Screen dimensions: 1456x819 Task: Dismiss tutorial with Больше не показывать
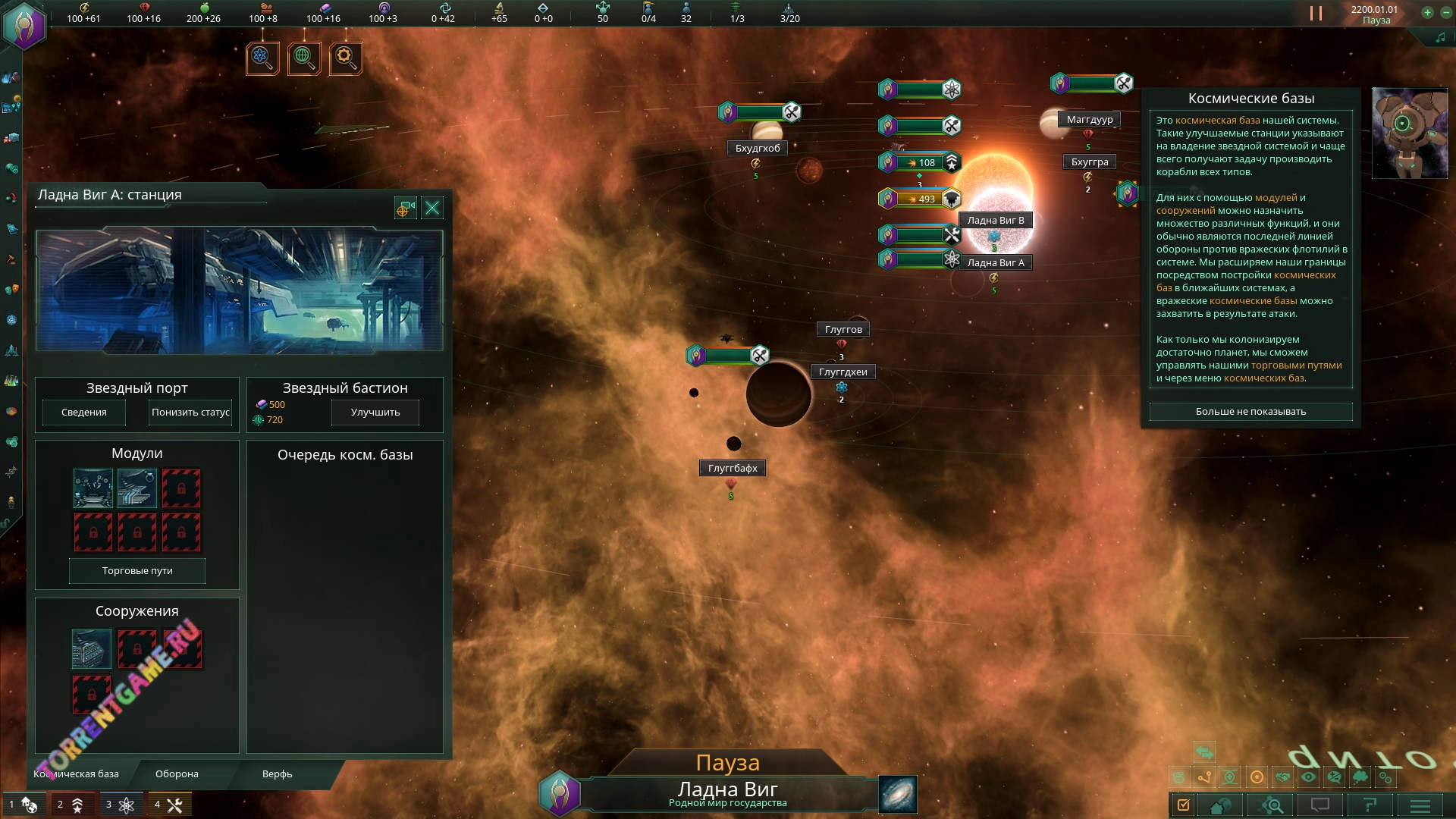[x=1250, y=411]
